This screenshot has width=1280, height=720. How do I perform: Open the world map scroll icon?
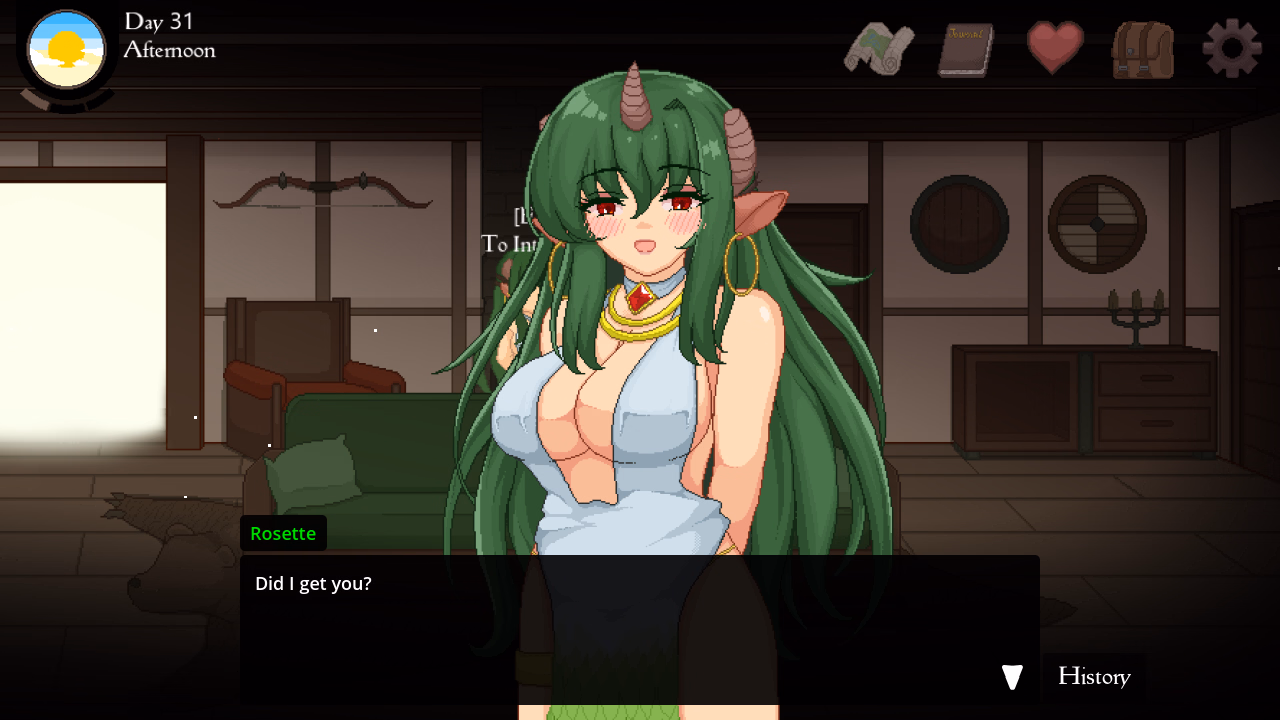878,47
